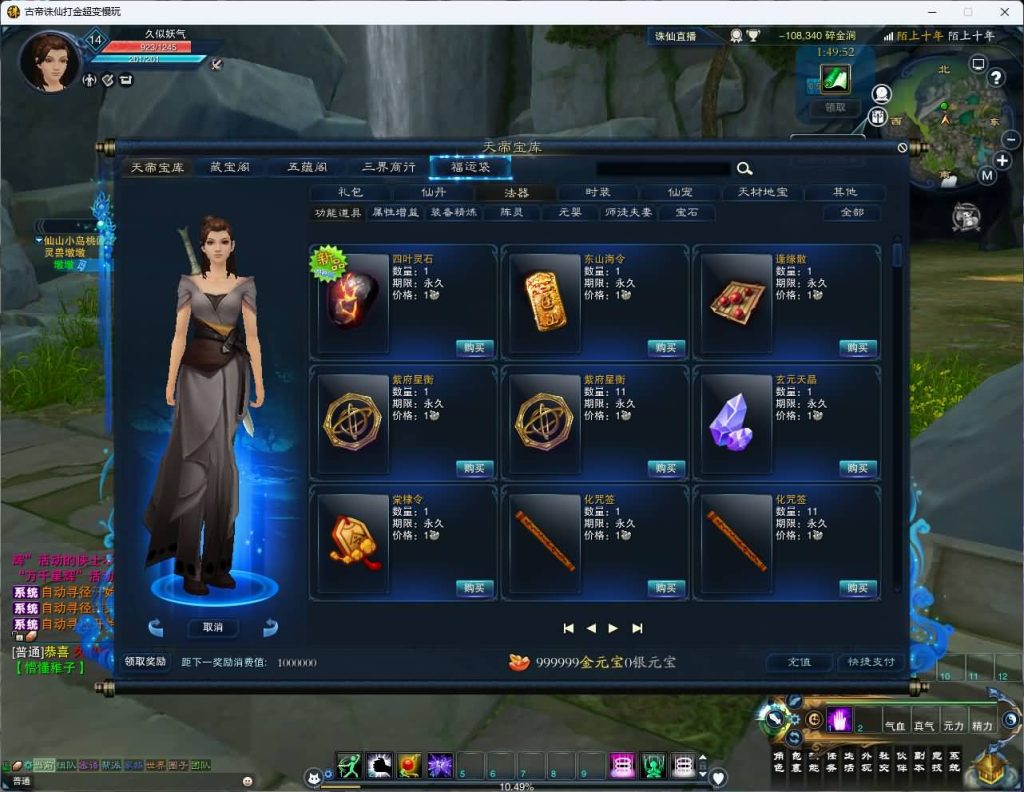1024x792 pixels.
Task: Open 快捷支付 quick payment
Action: (x=871, y=662)
